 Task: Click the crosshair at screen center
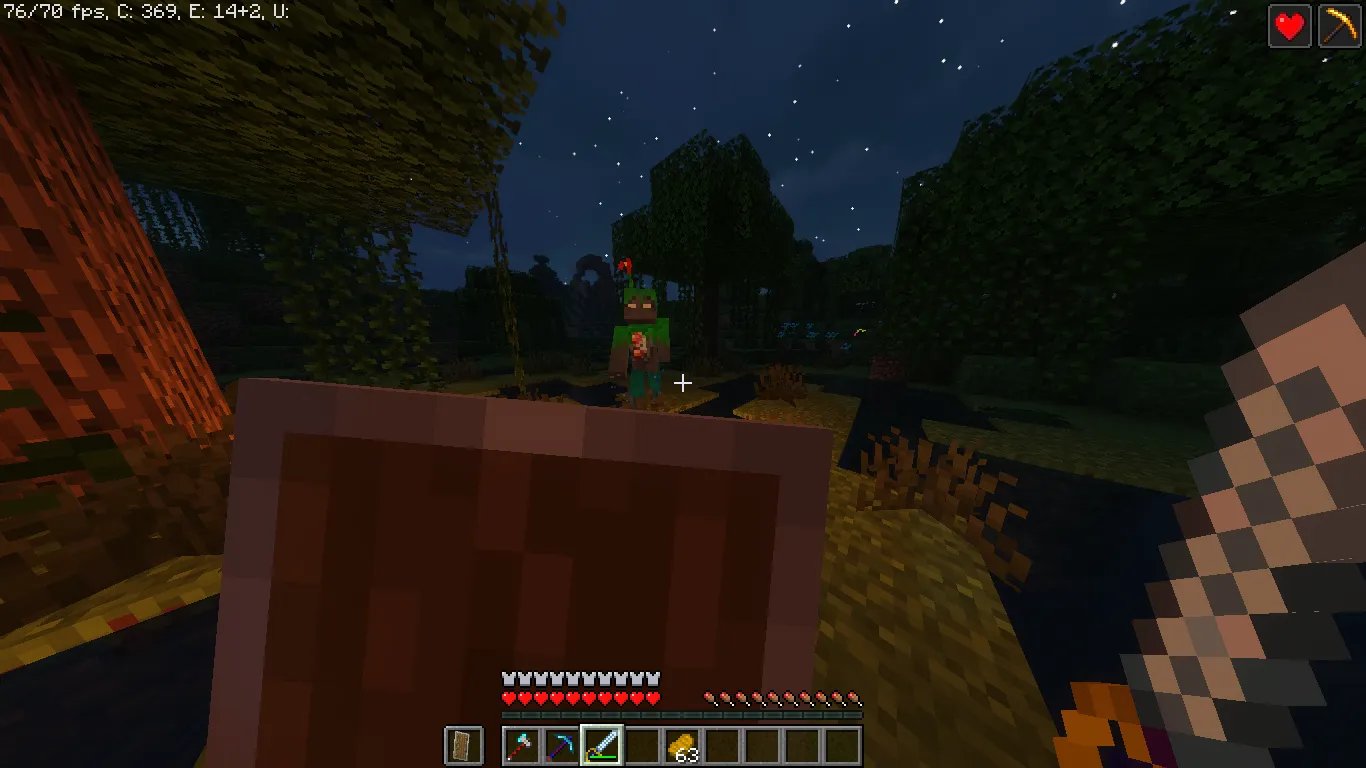coord(683,383)
